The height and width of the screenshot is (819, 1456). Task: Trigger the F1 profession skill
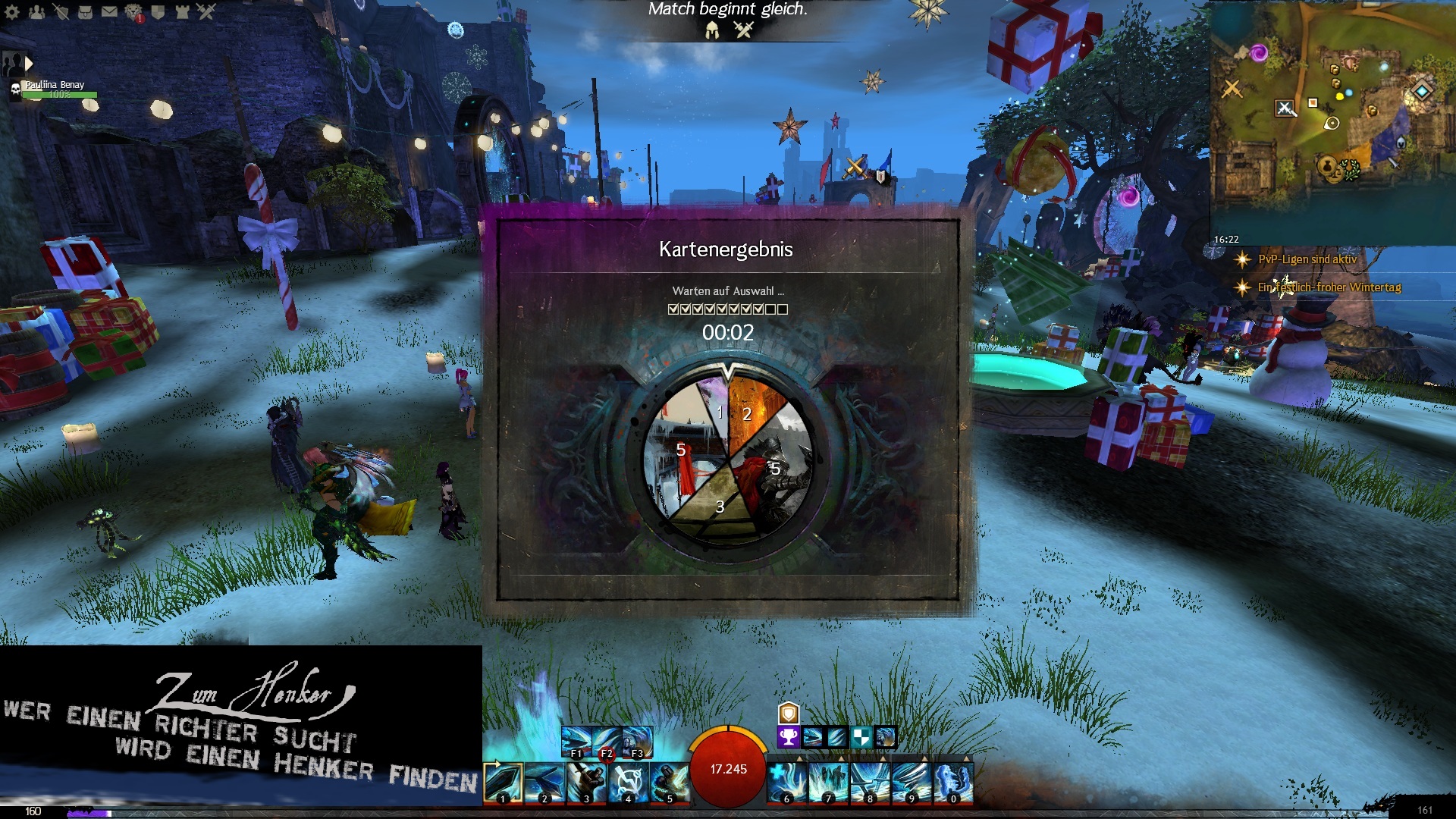point(576,742)
